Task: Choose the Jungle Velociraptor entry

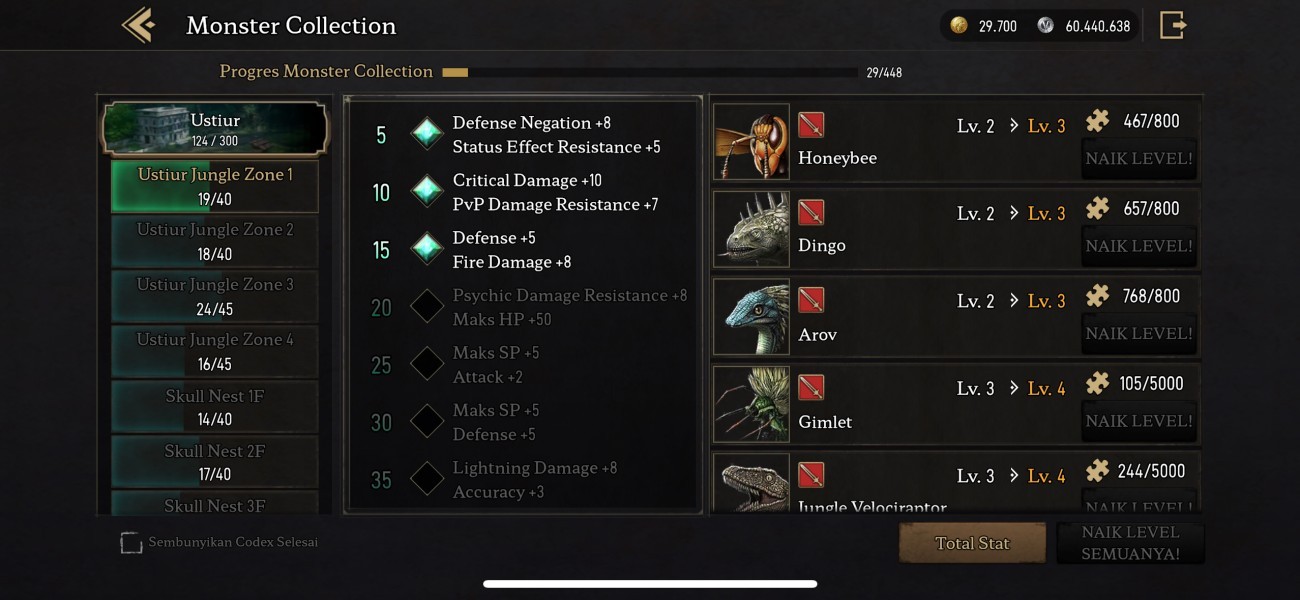Action: [x=871, y=490]
